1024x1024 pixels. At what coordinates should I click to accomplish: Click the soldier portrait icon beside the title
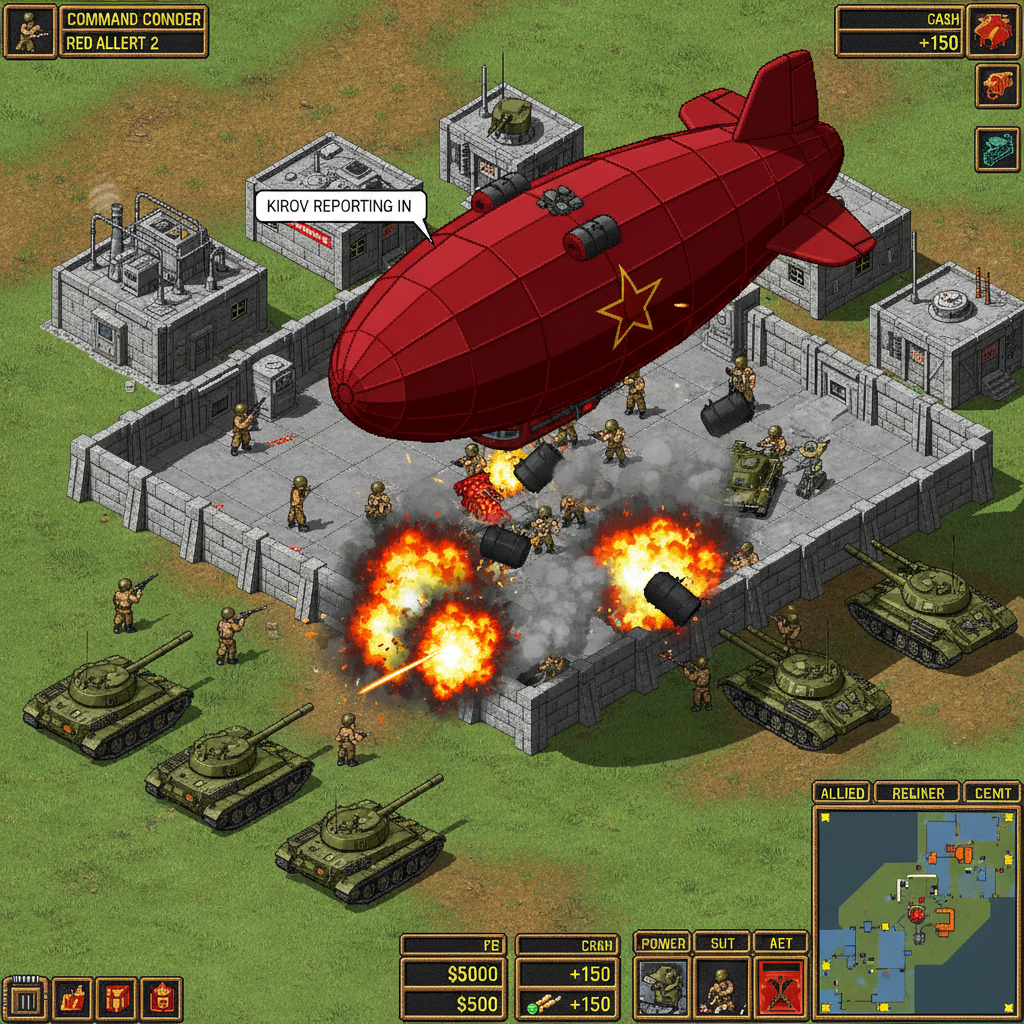[29, 31]
